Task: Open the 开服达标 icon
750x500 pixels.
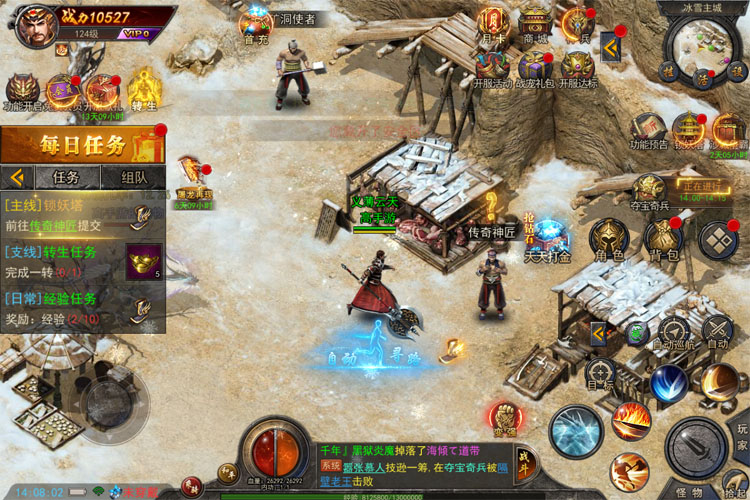Action: click(578, 67)
